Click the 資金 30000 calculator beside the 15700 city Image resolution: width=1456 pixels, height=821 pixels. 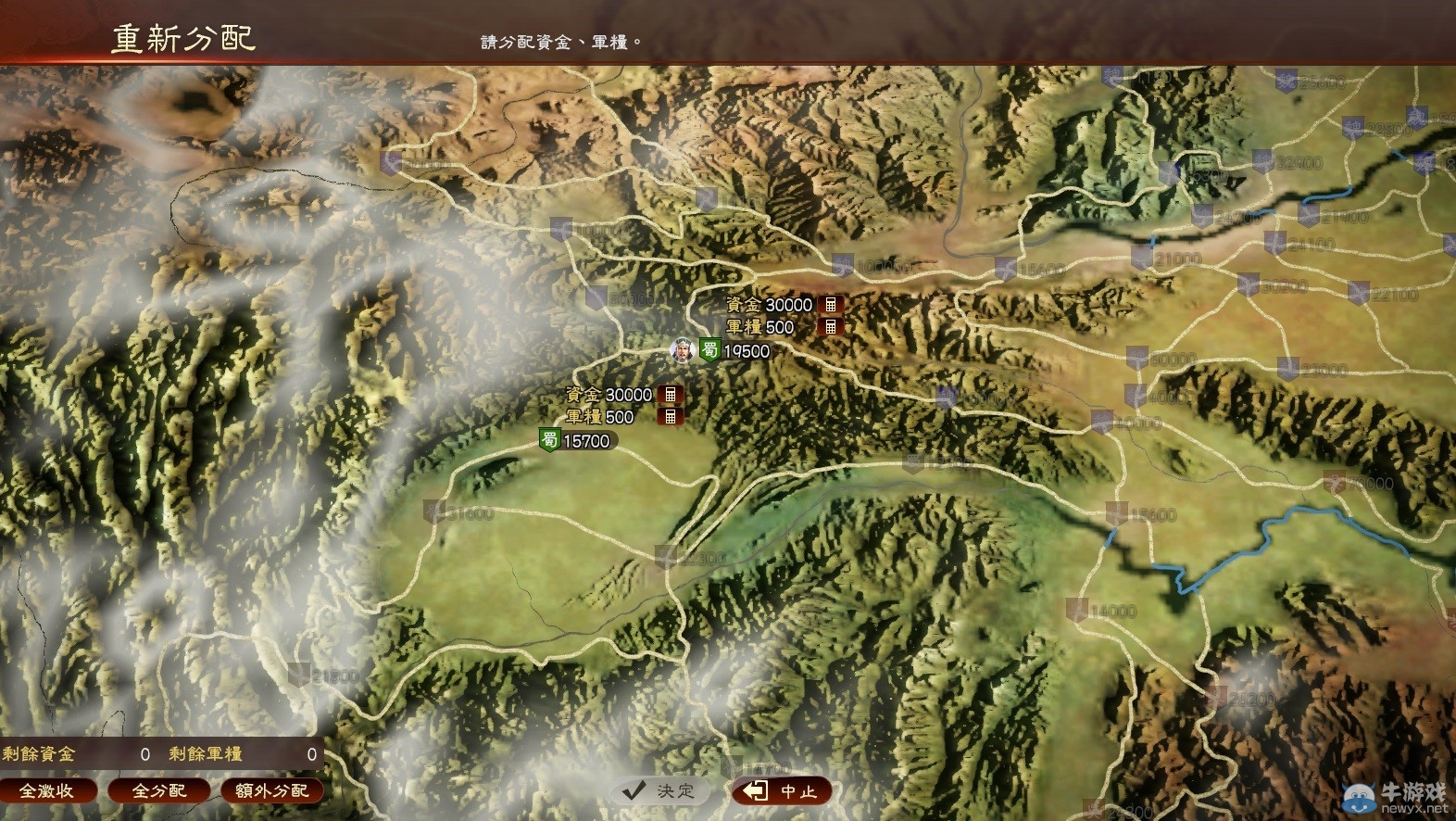coord(671,394)
